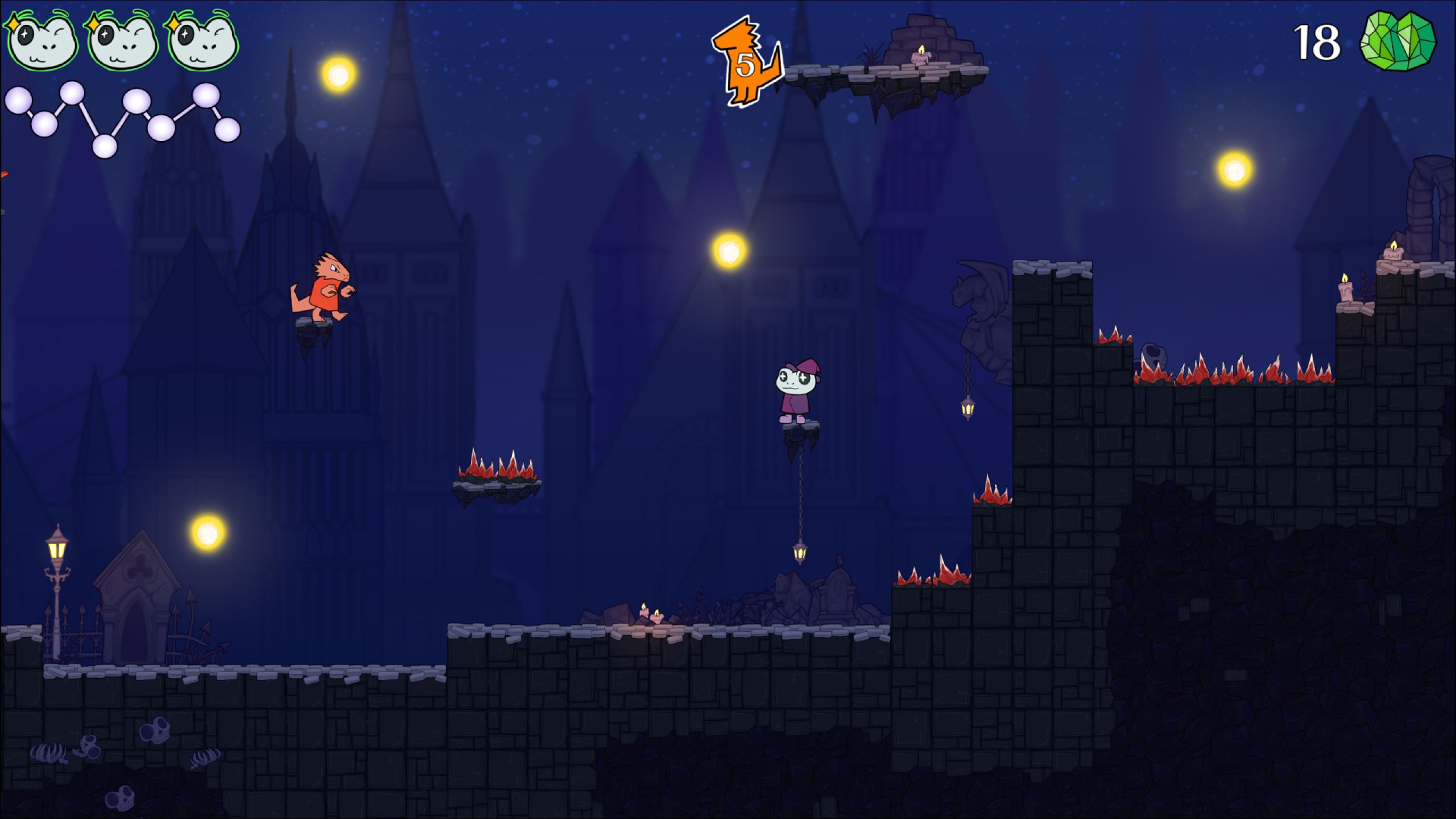Click the lit candle on the floating island
Image resolution: width=1456 pixels, height=819 pixels.
(x=920, y=55)
